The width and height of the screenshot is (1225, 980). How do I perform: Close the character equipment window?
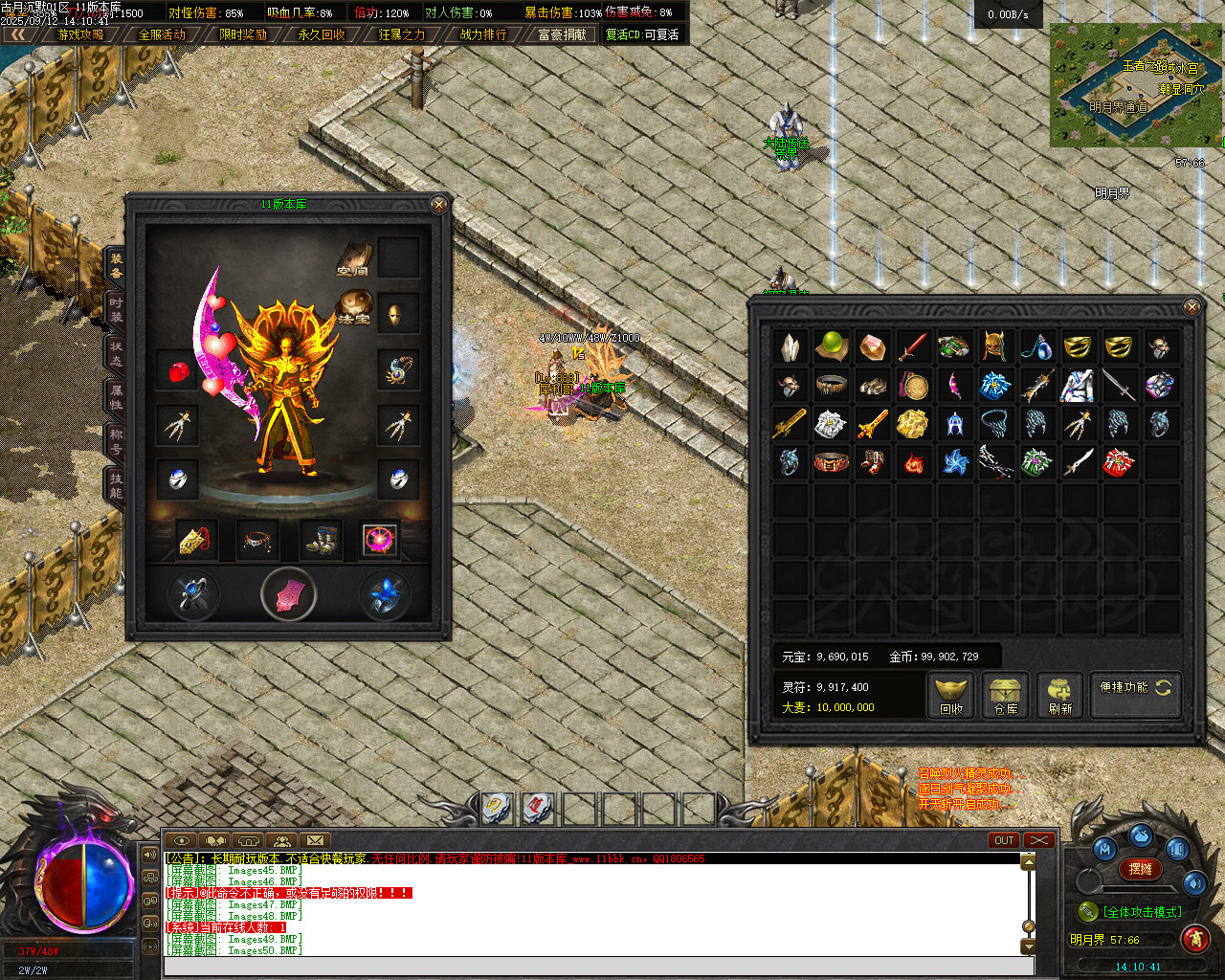point(438,205)
